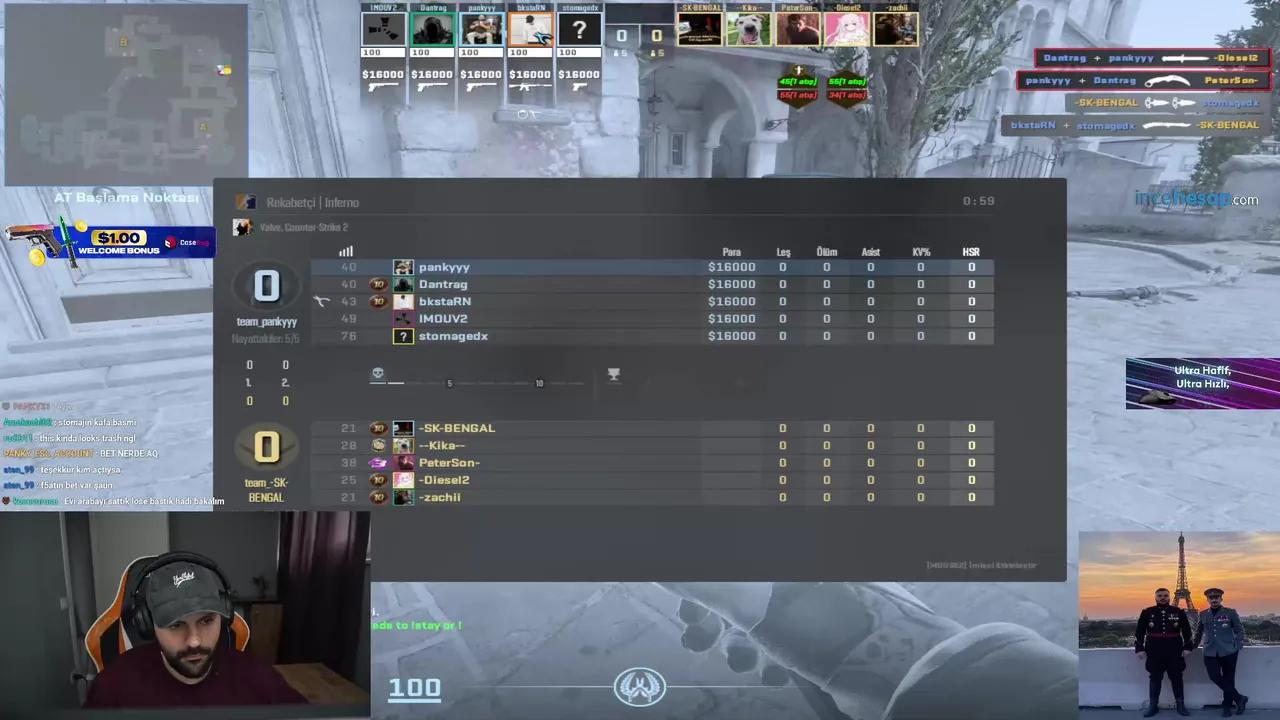Click the trophy icon on the round timeline
1280x720 pixels.
(x=614, y=374)
